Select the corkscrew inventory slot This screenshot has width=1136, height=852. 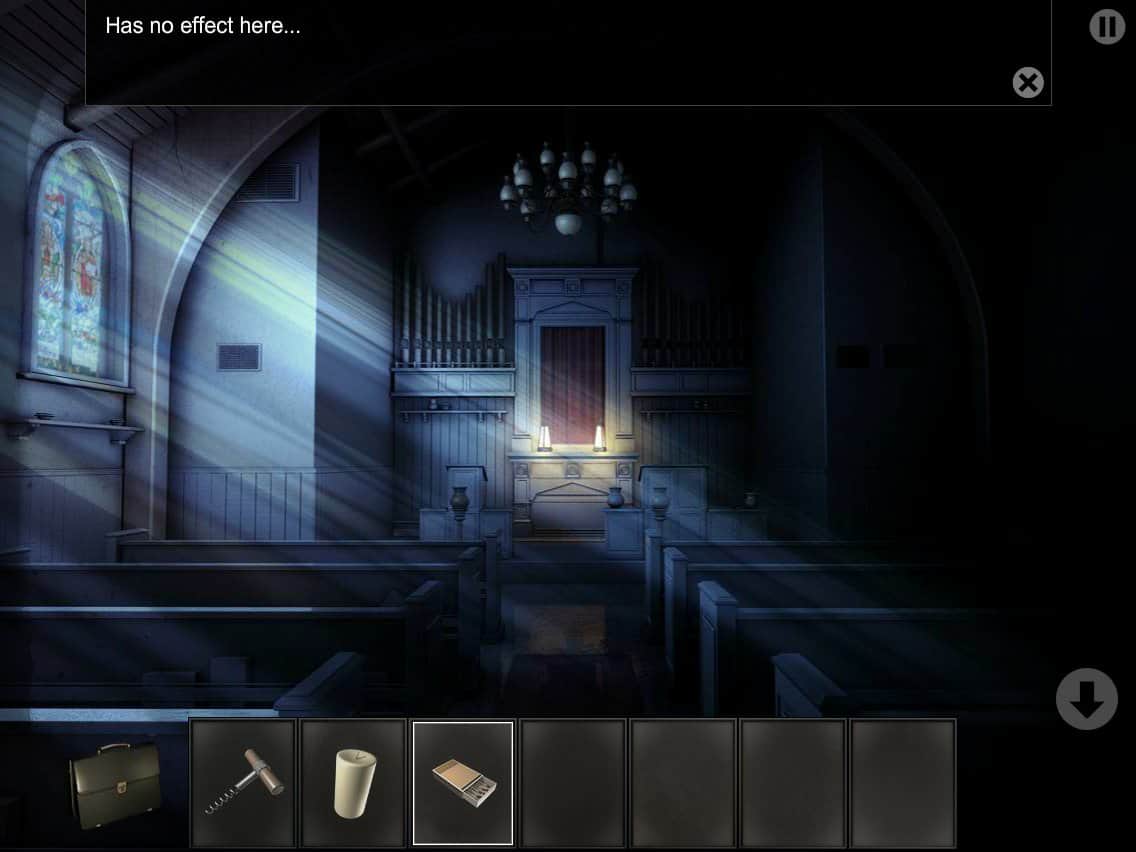tap(244, 783)
